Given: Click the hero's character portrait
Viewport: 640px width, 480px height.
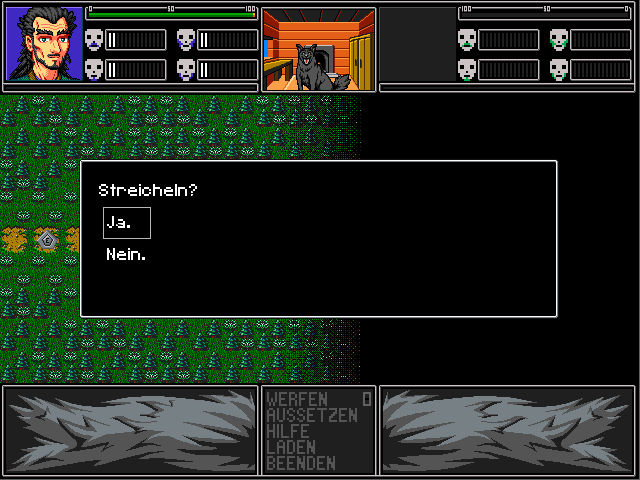Looking at the screenshot, I should [x=44, y=45].
